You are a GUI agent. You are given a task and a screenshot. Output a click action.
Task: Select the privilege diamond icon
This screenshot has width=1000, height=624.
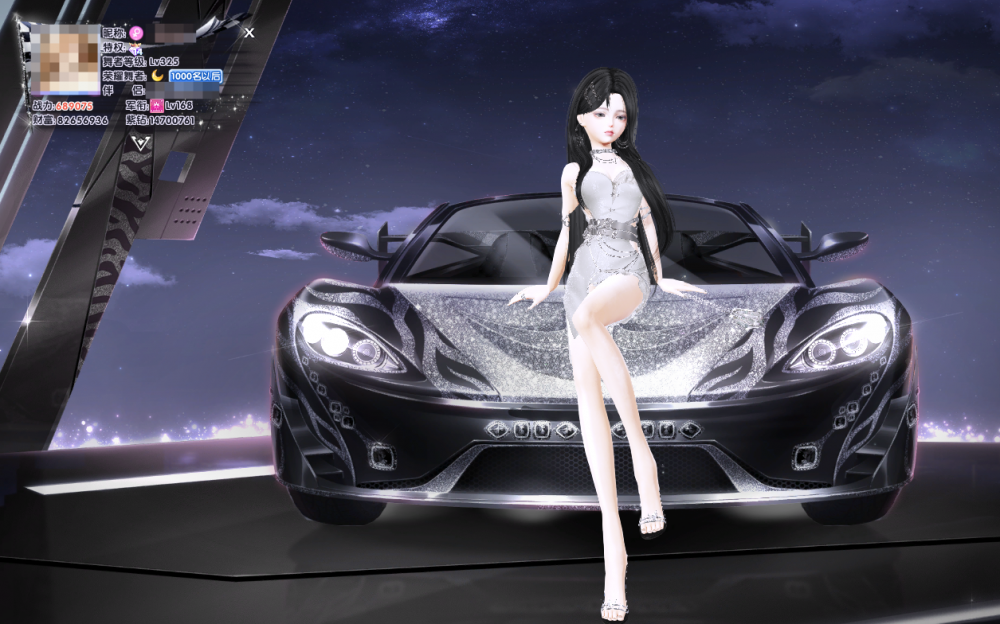pos(137,48)
